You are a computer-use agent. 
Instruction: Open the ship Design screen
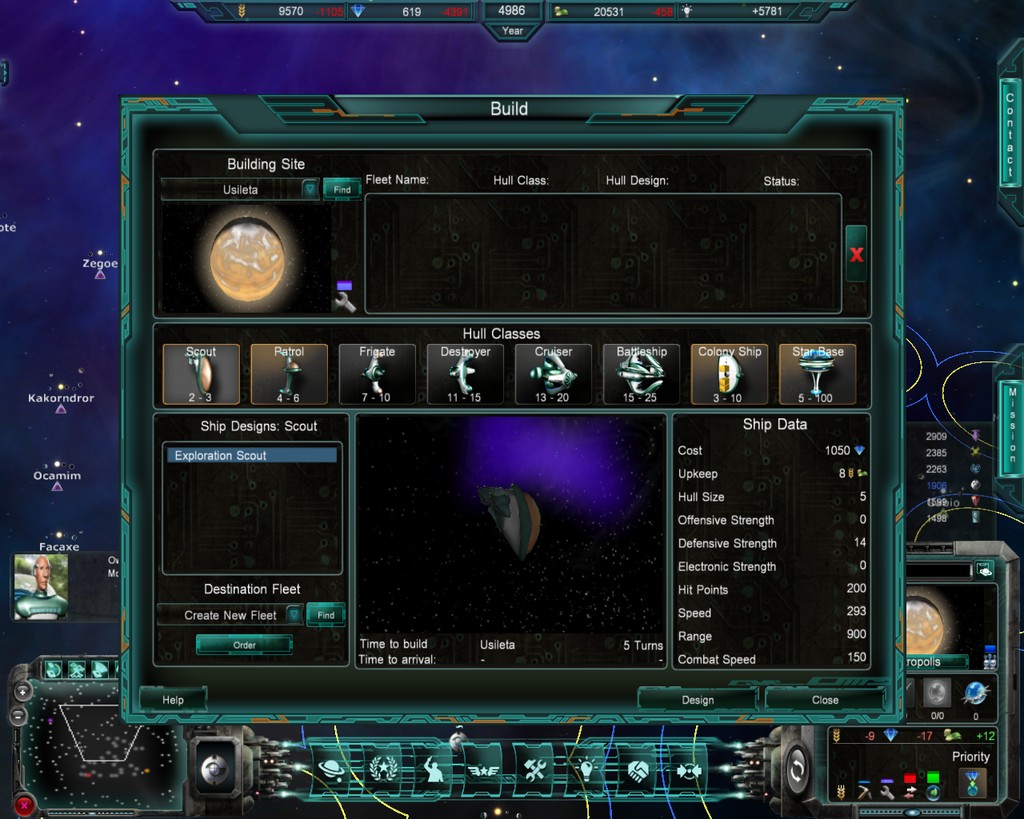click(697, 700)
